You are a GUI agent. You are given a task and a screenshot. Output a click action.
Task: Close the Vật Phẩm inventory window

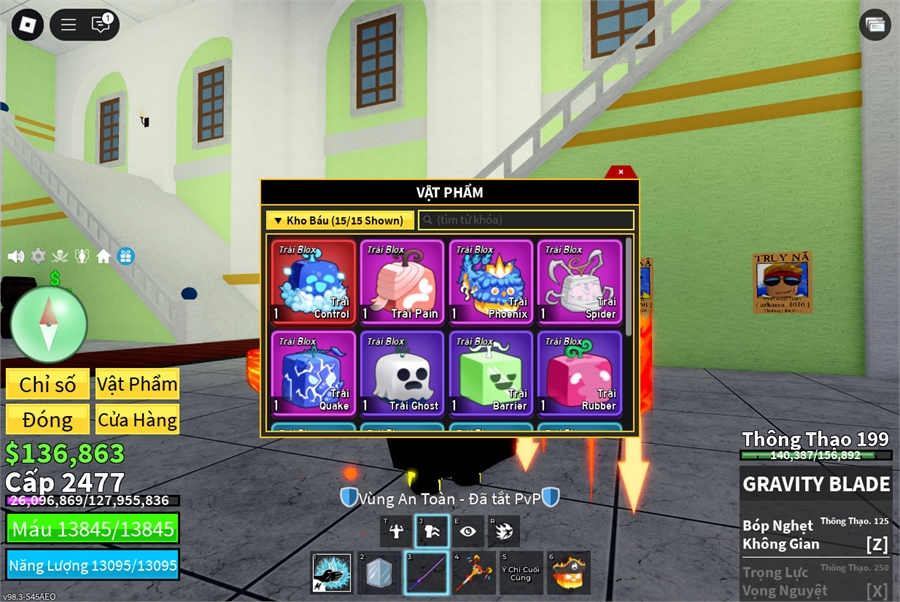621,172
